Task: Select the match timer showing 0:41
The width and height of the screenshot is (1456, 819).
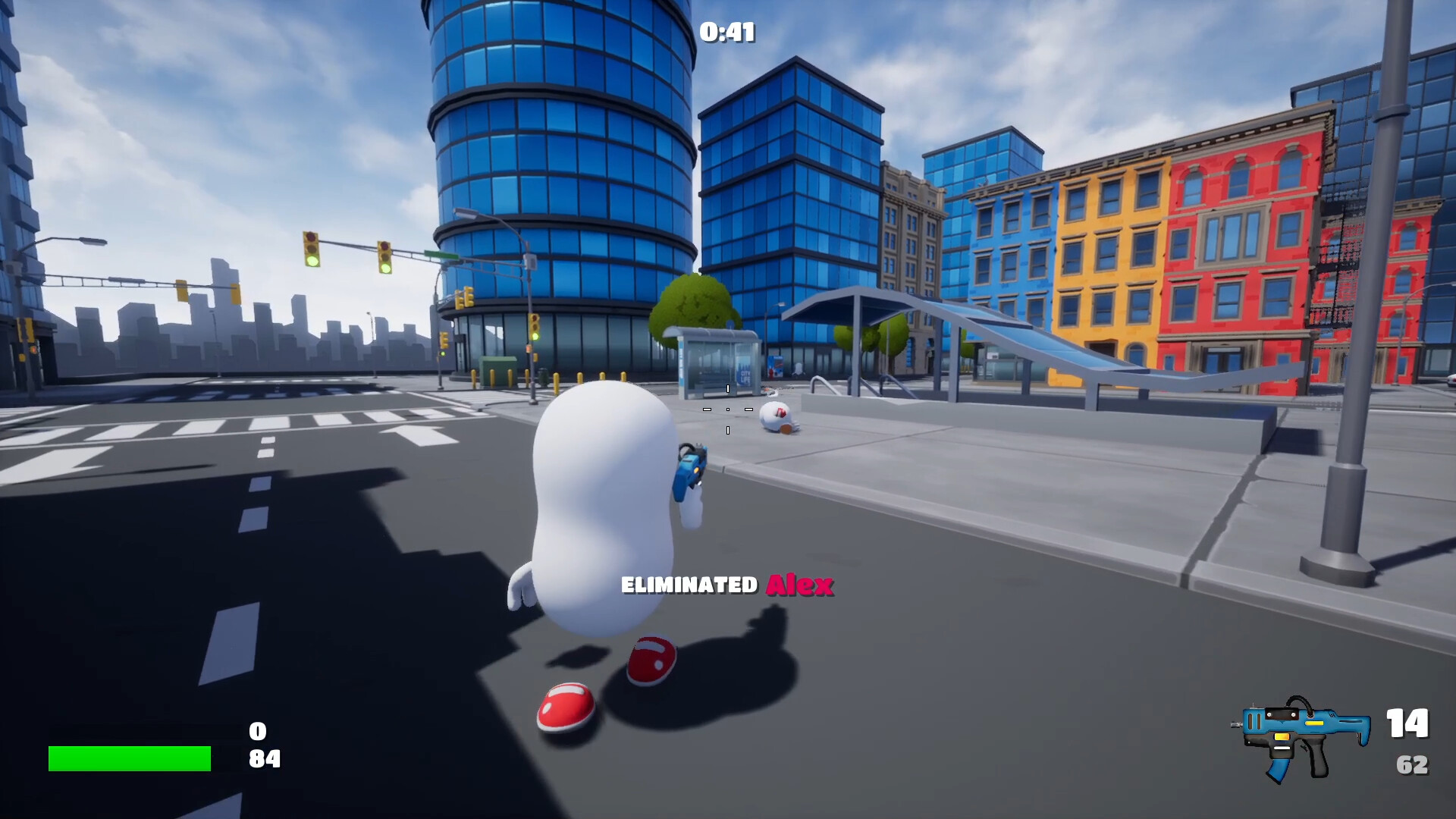Action: click(x=727, y=32)
